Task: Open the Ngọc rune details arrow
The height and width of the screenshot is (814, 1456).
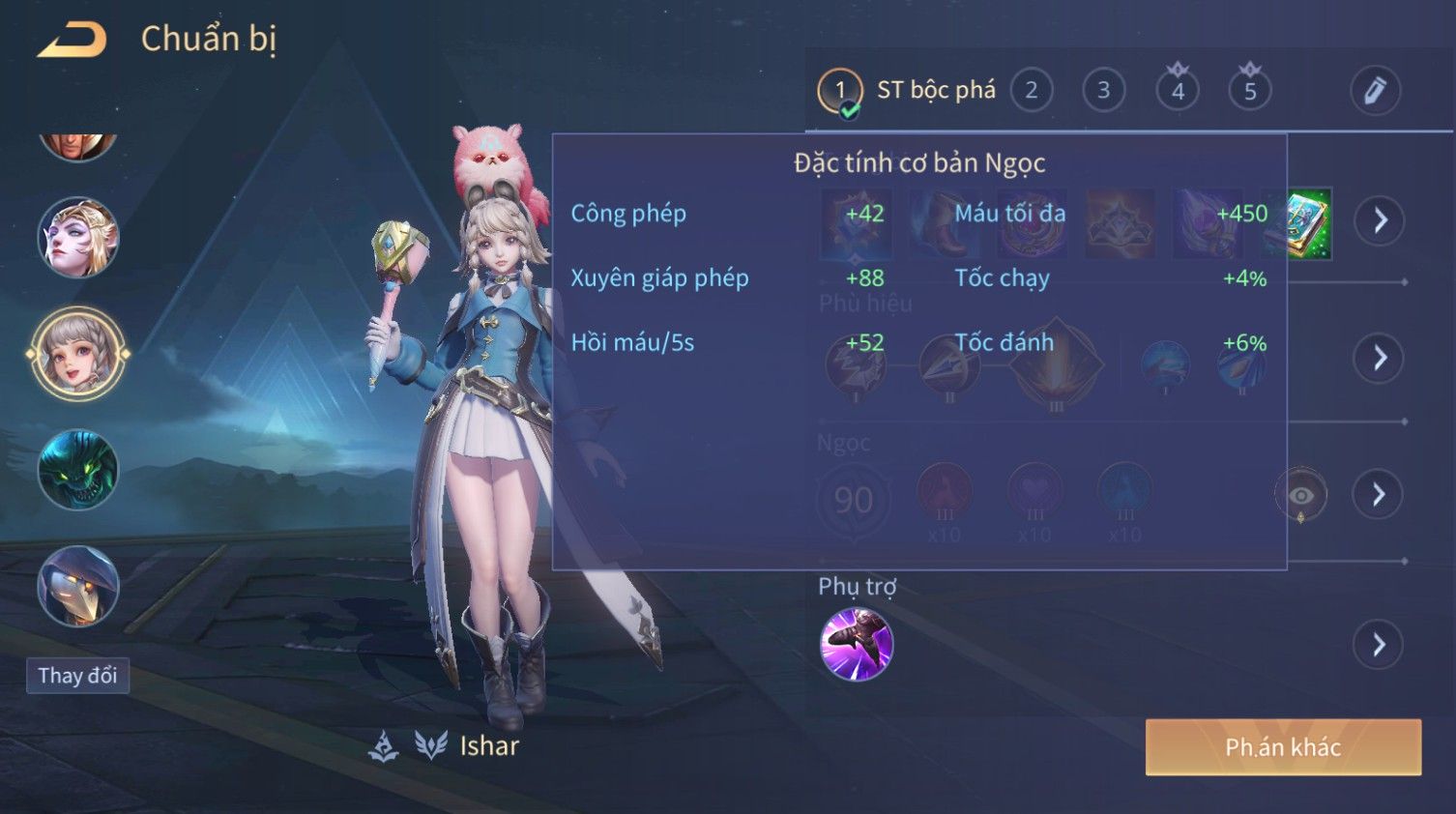Action: pyautogui.click(x=1379, y=495)
